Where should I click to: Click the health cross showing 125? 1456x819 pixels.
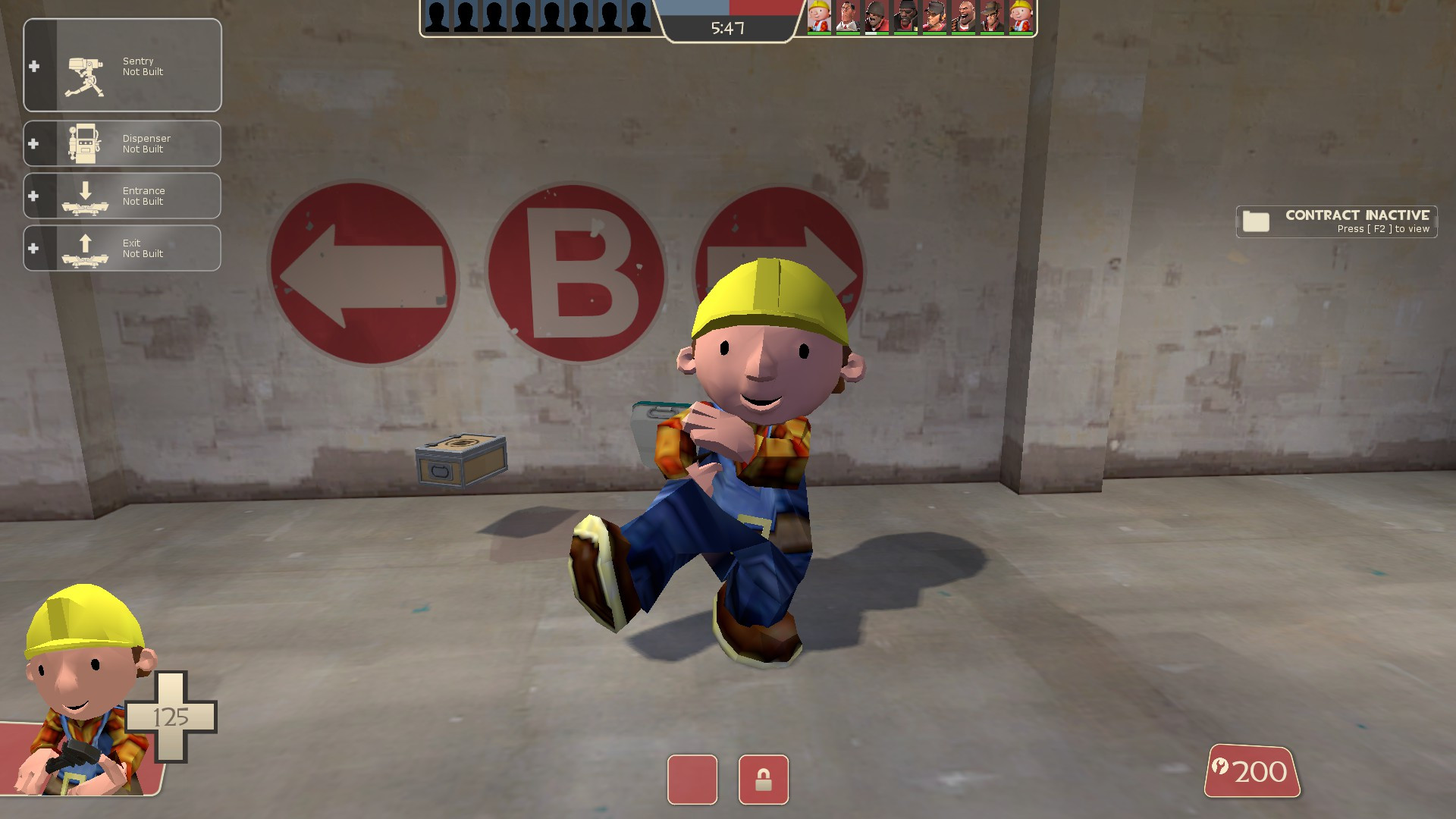tap(172, 716)
